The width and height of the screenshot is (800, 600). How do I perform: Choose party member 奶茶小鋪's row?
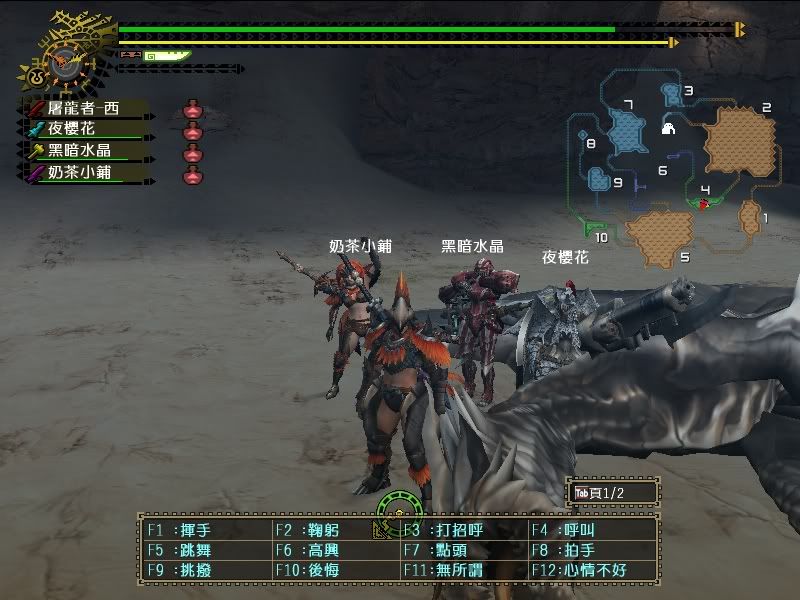(84, 173)
